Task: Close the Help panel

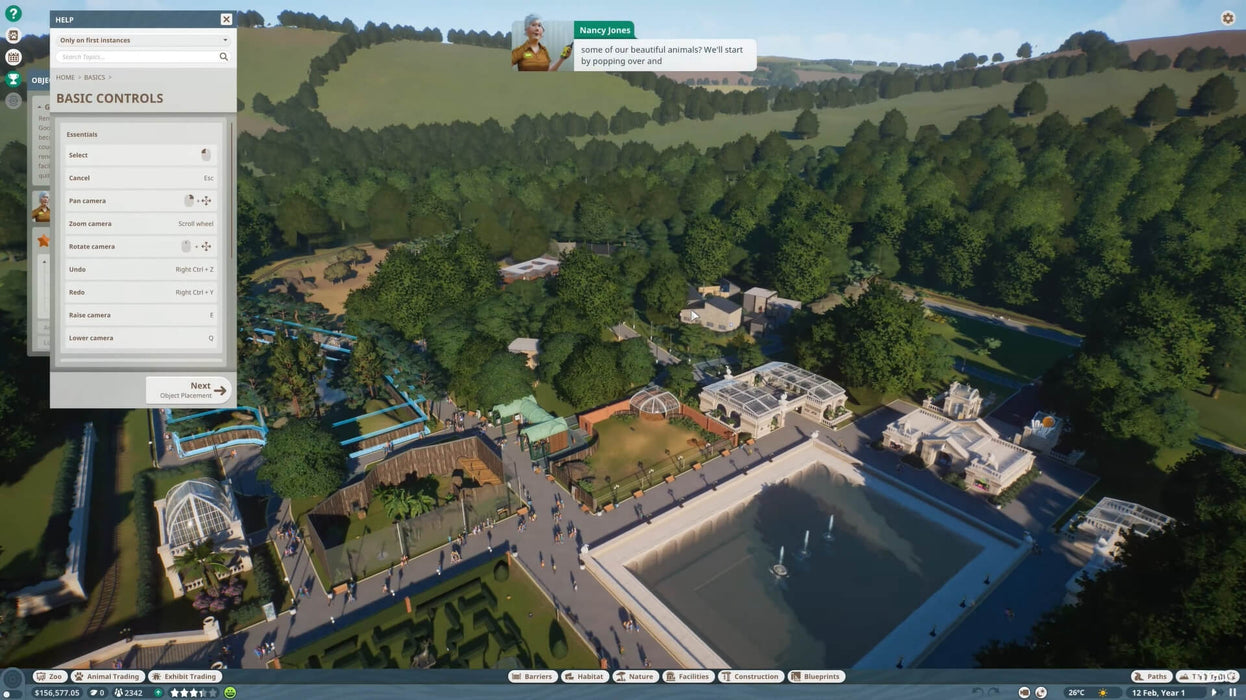Action: click(226, 19)
